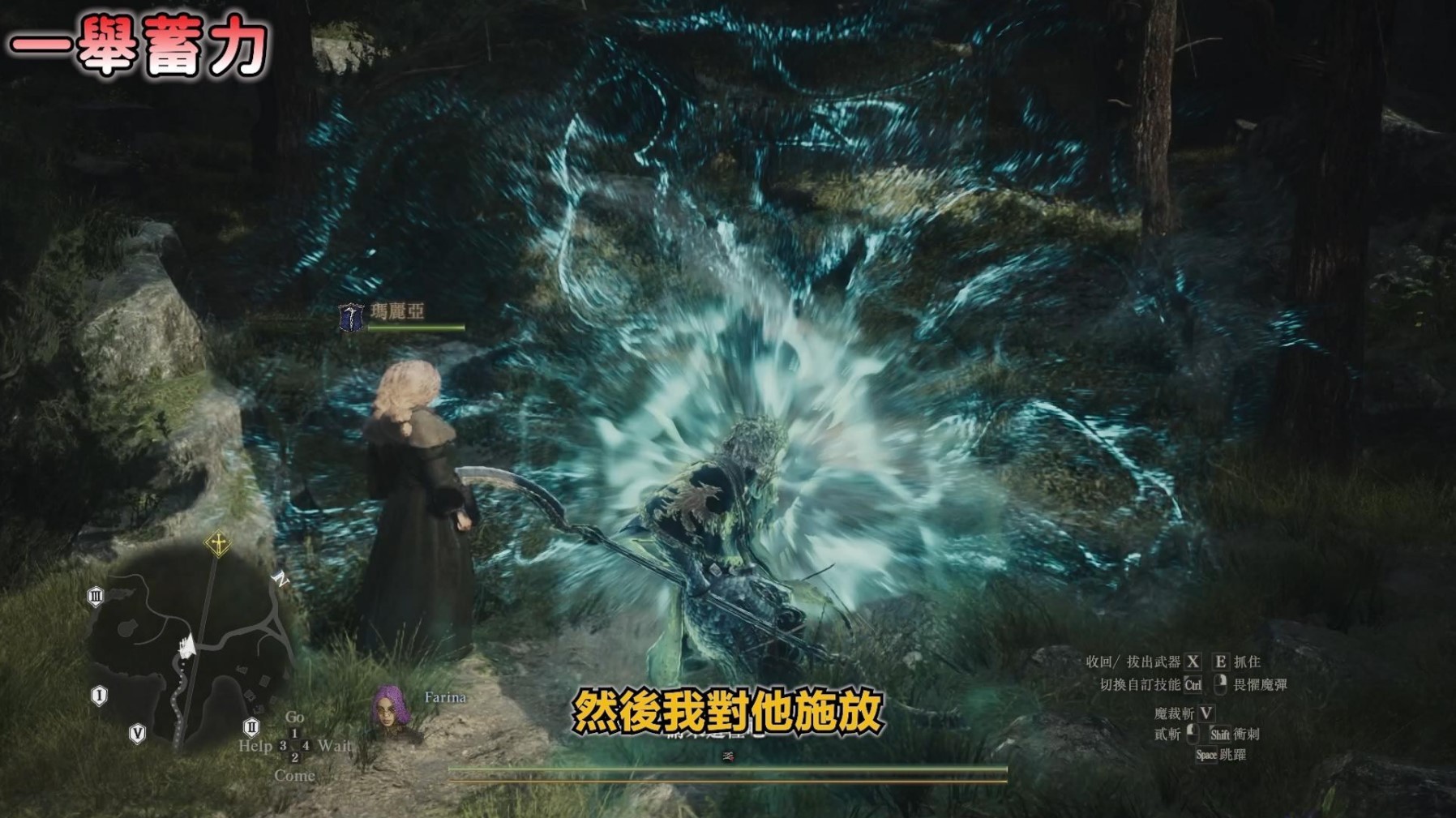Open the Go command option
The height and width of the screenshot is (818, 1456).
295,718
